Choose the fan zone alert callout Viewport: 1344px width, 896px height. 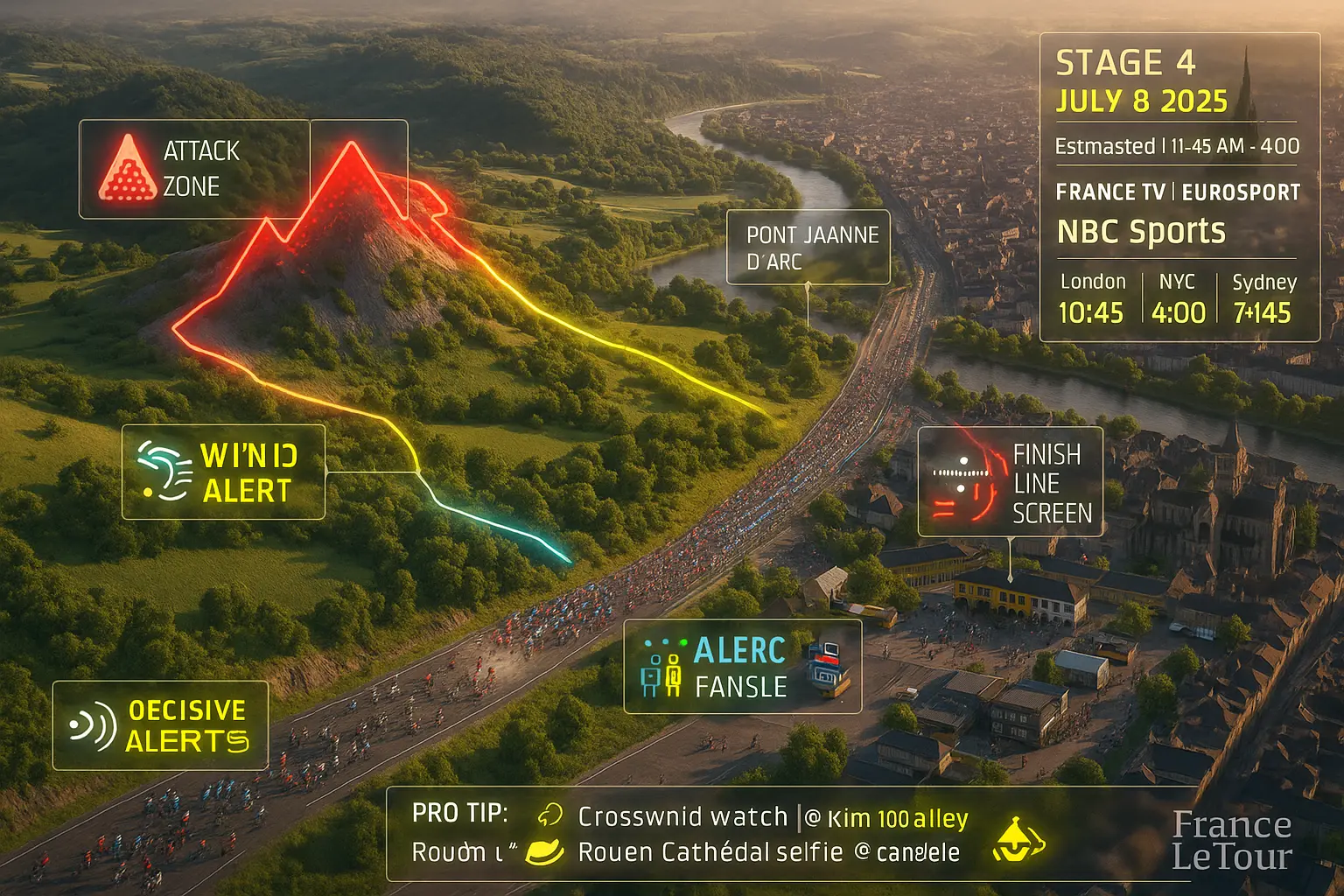click(742, 668)
